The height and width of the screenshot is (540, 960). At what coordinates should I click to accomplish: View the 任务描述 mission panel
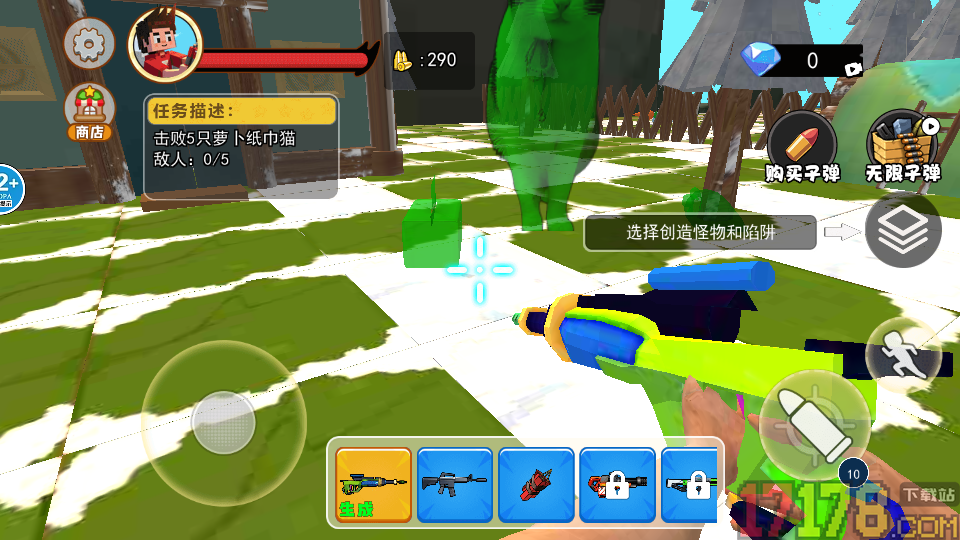coord(241,146)
